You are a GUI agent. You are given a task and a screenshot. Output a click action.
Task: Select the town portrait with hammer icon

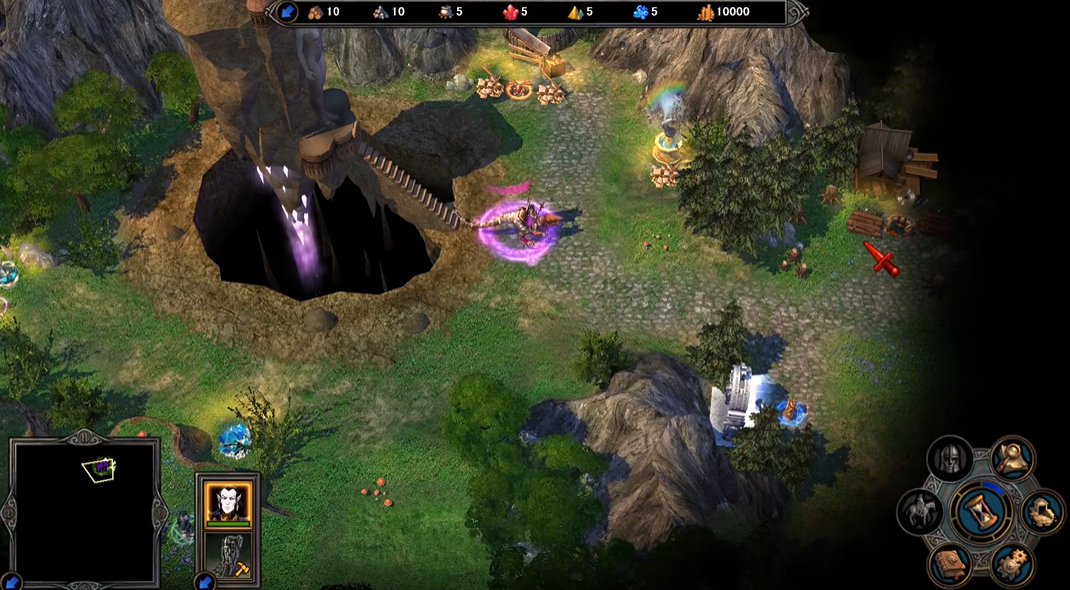pos(227,556)
